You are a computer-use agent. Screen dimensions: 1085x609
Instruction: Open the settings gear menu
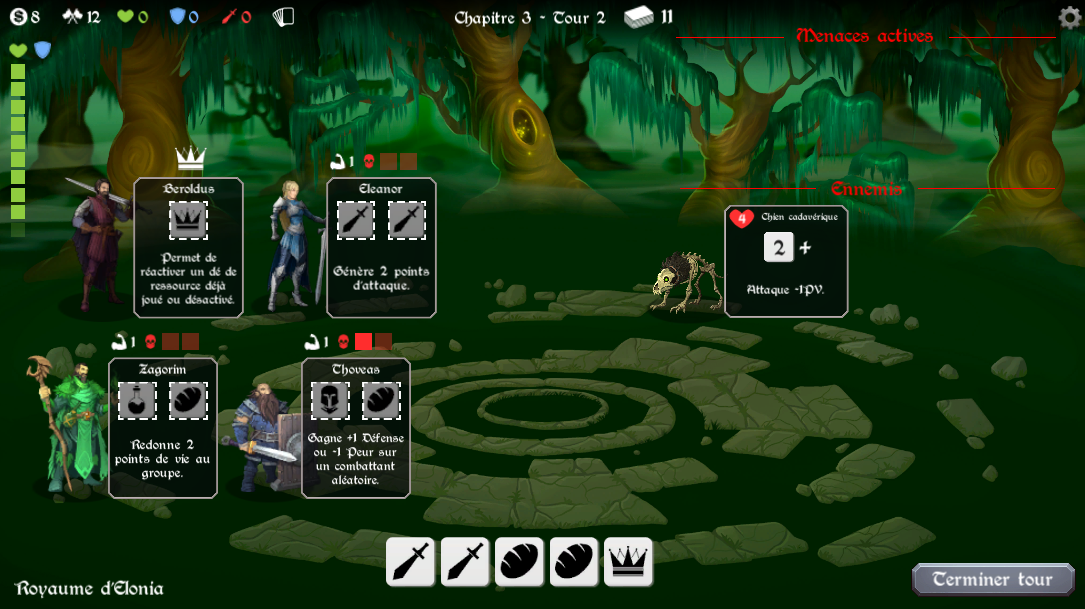1069,17
